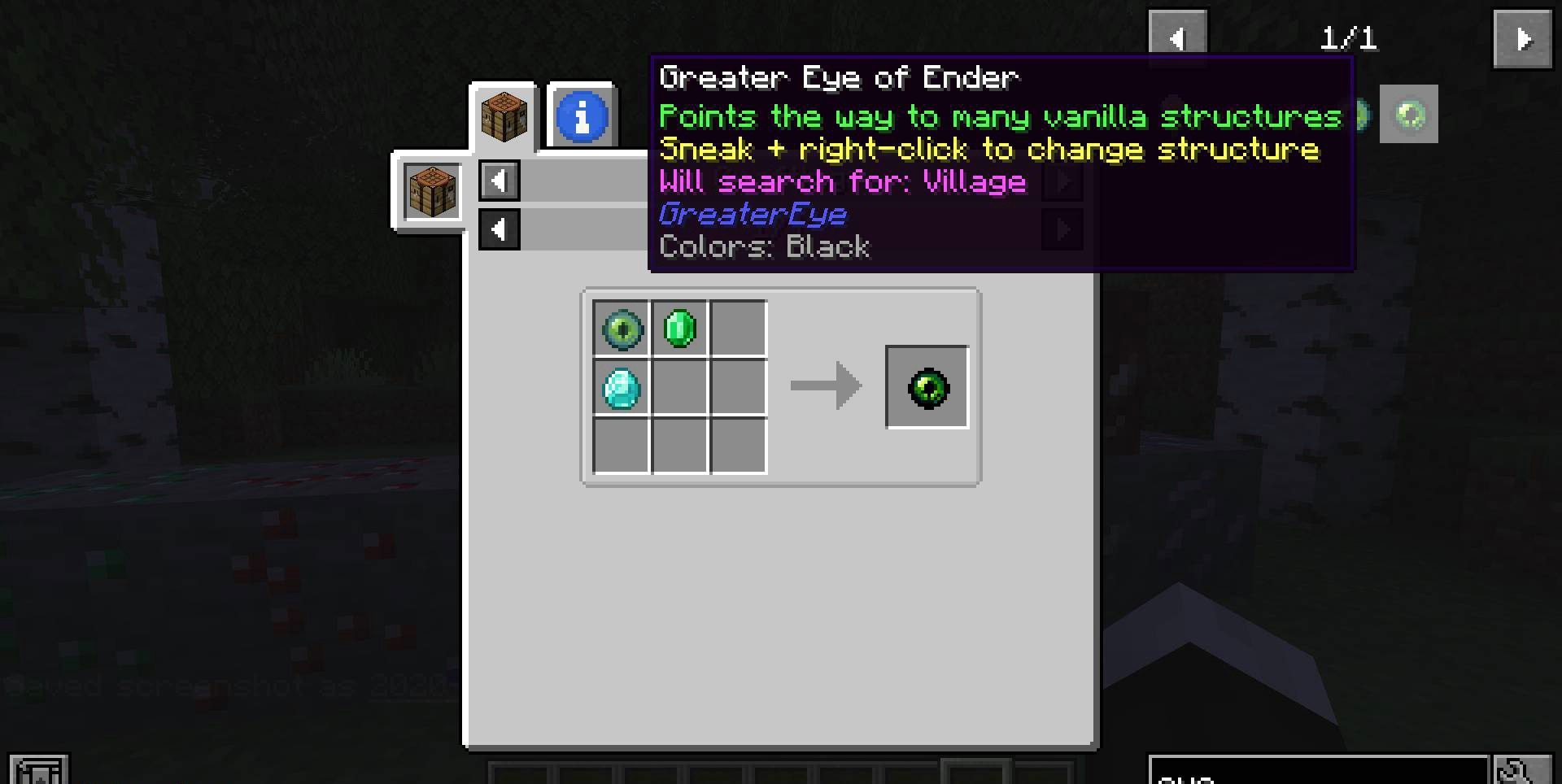Select the crafting table recipe tab
This screenshot has width=1562, height=784.
pyautogui.click(x=504, y=117)
